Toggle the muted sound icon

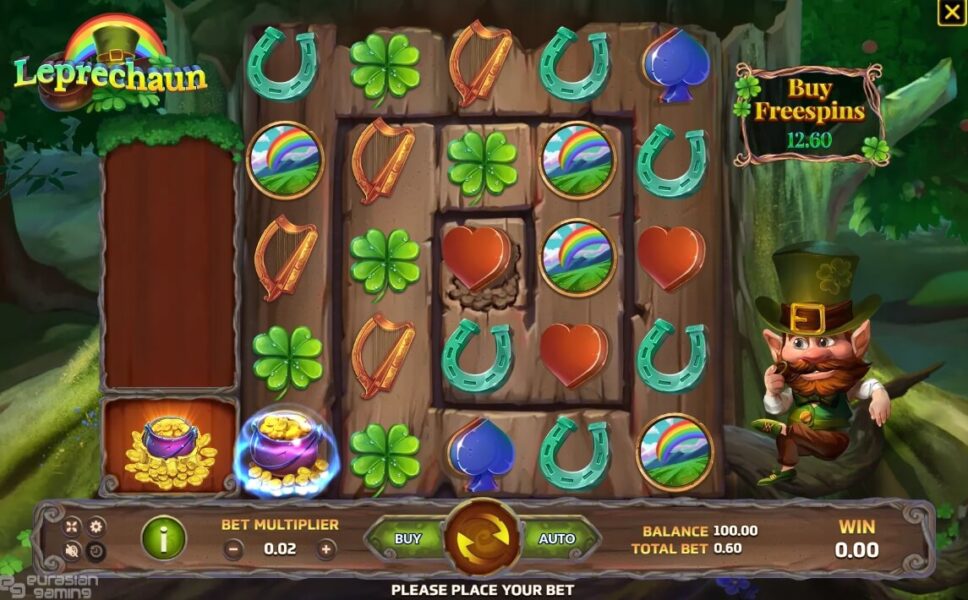point(73,550)
